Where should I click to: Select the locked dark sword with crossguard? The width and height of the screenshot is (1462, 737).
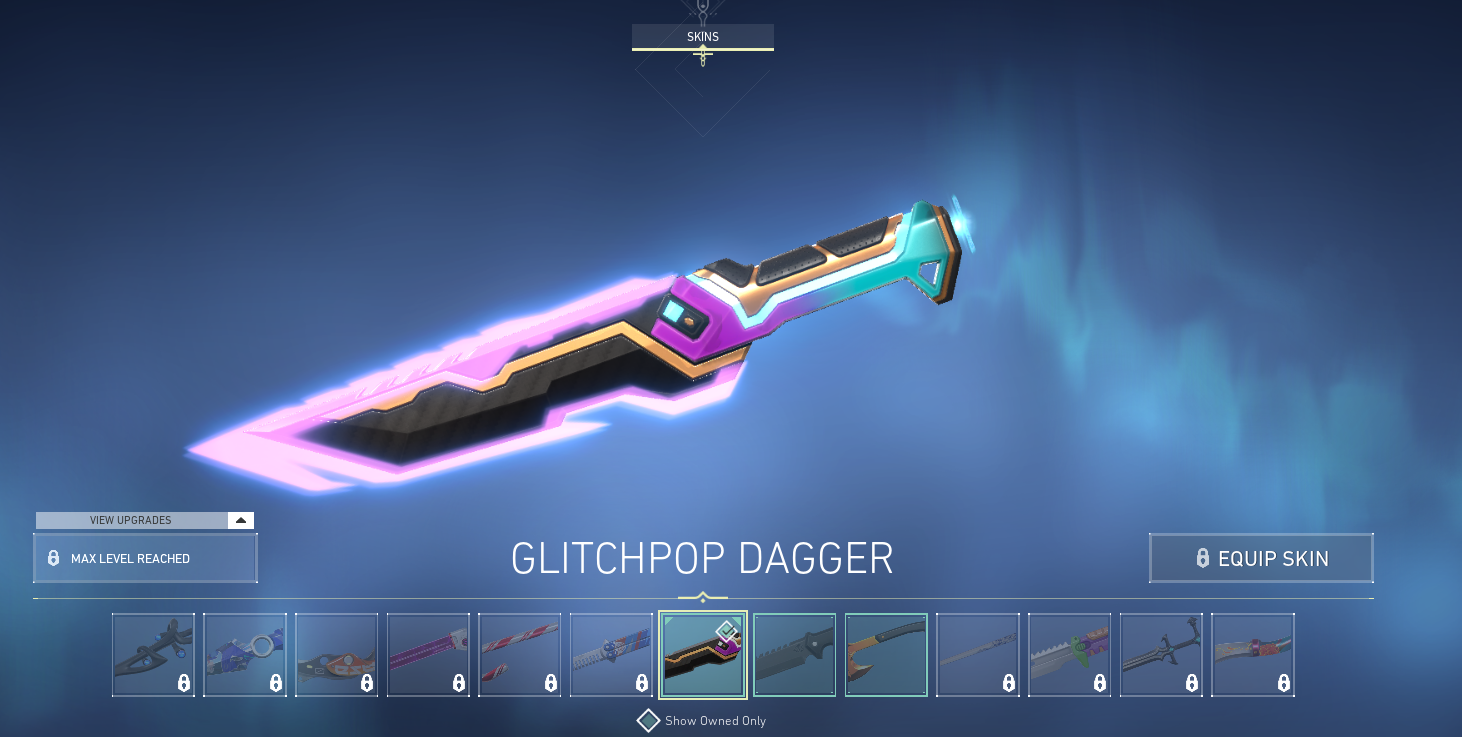coord(1161,655)
